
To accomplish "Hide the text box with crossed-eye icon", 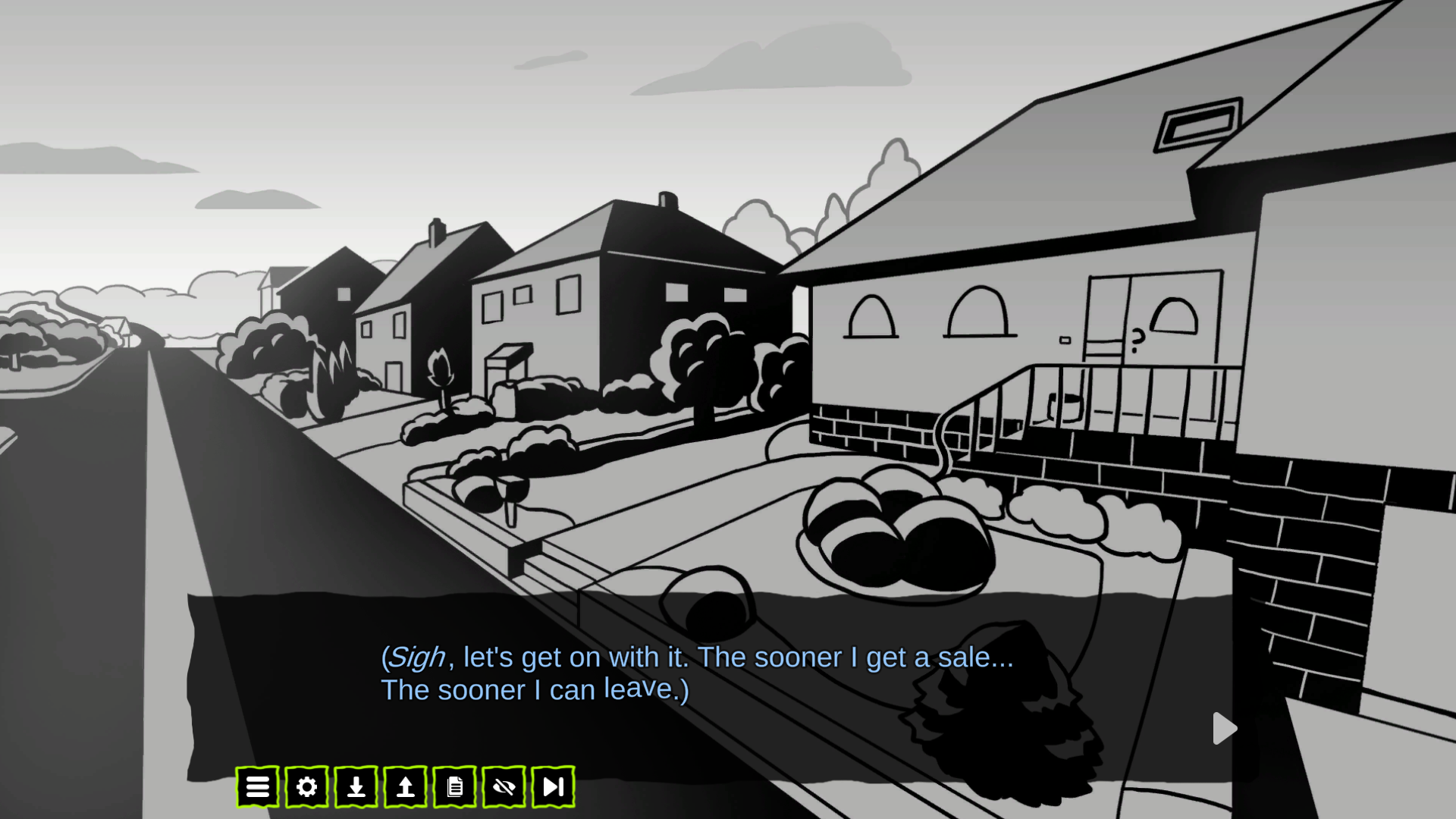I will (x=504, y=787).
